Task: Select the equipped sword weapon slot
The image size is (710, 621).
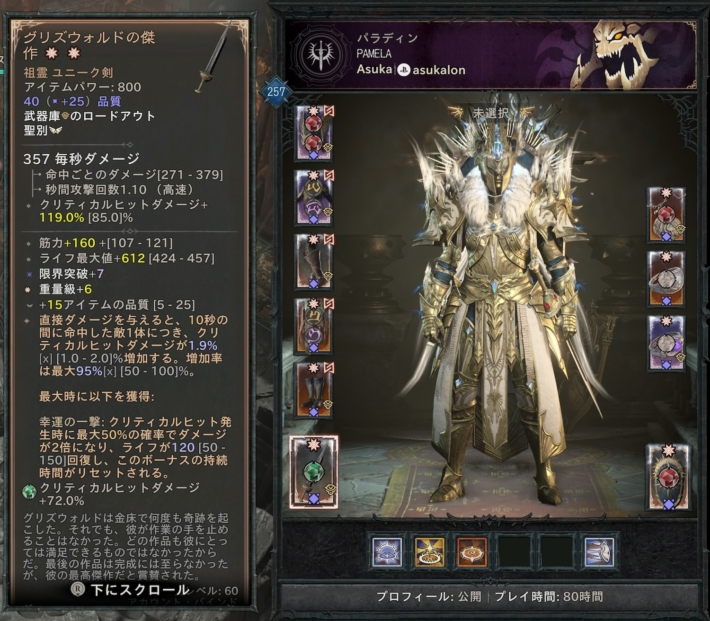Action: (x=313, y=469)
